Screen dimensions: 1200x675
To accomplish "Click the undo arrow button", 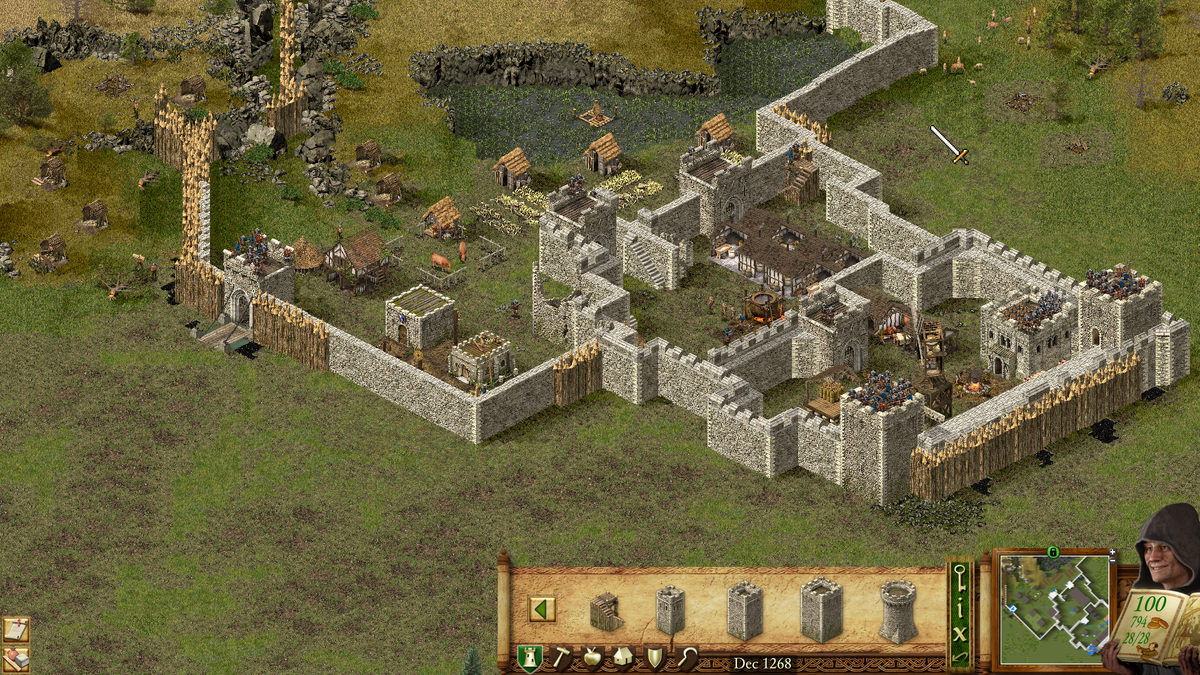I will click(x=960, y=656).
